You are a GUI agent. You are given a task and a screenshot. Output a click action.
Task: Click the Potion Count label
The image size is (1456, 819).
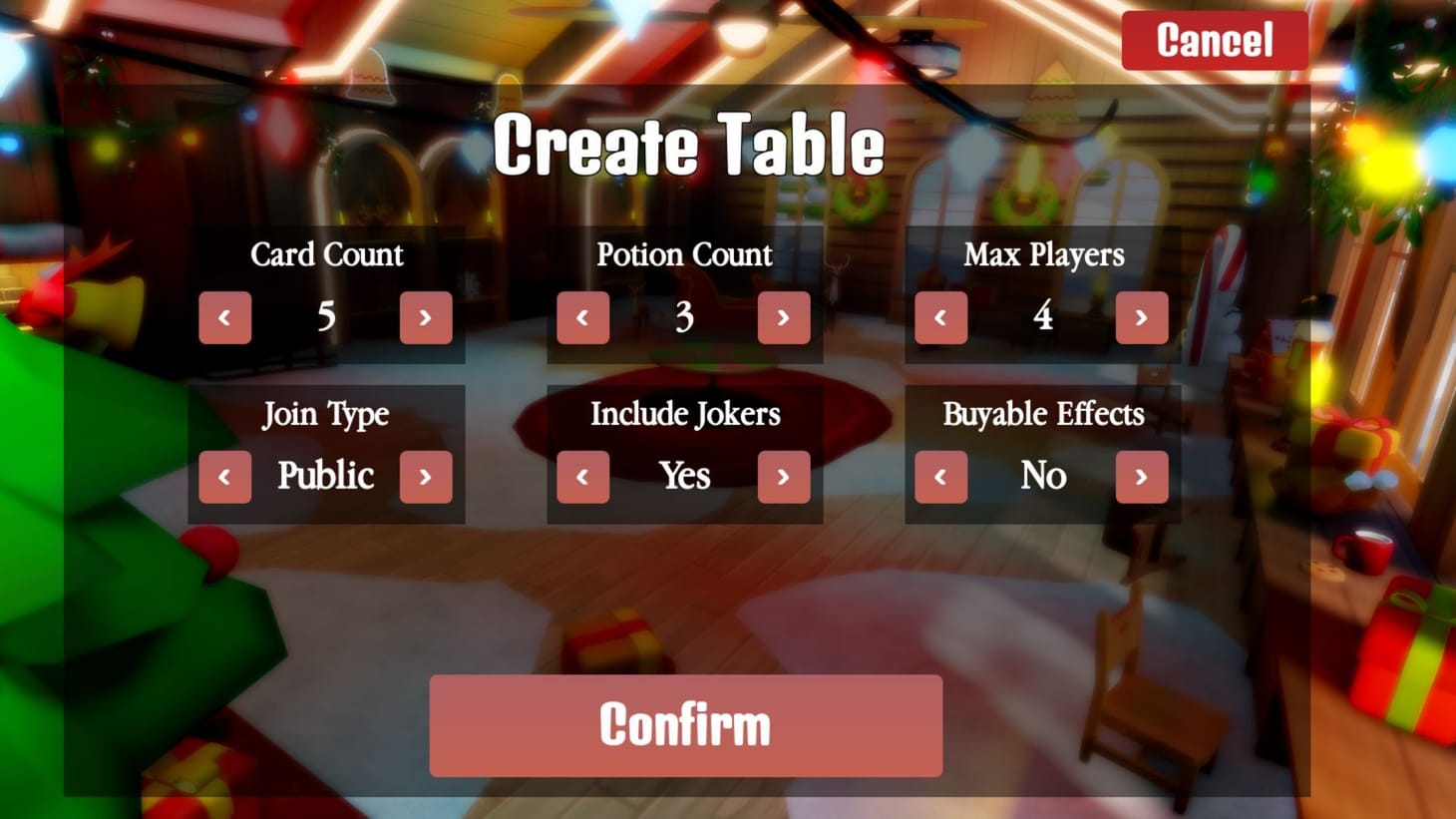[x=684, y=255]
